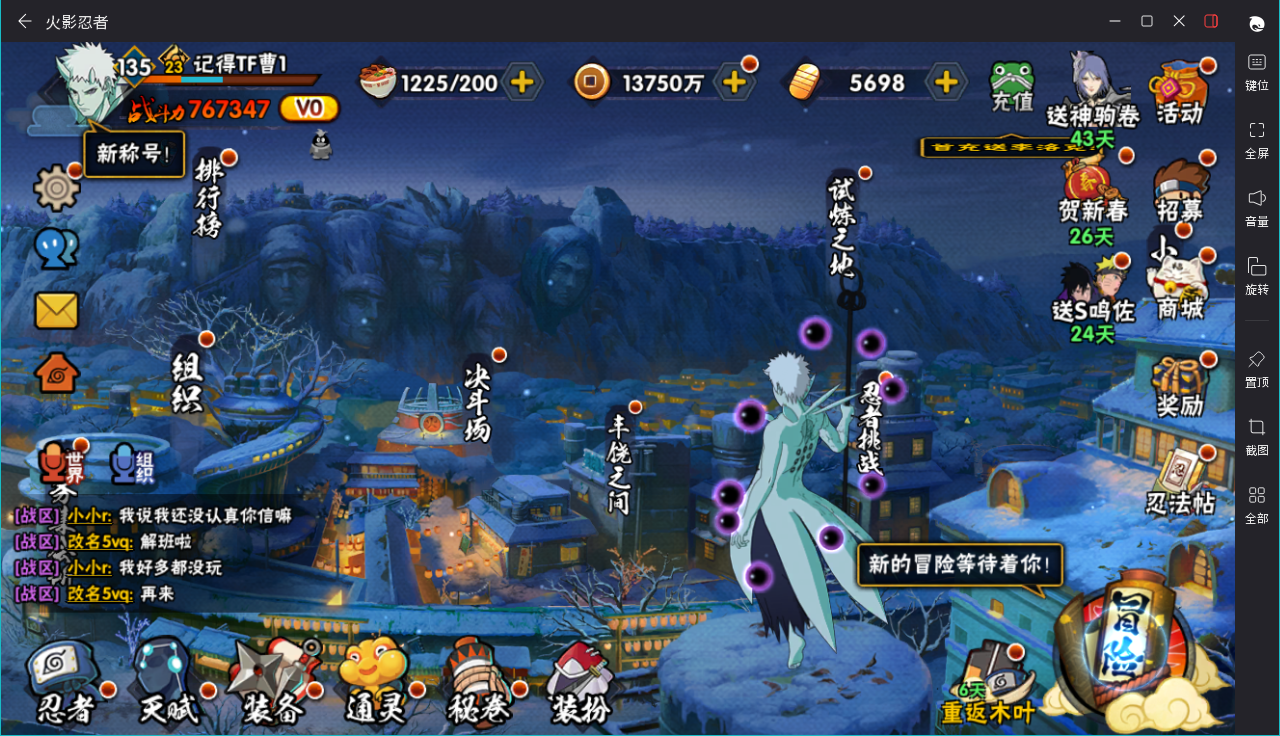Open the 排行榜 ranking board

click(x=208, y=198)
